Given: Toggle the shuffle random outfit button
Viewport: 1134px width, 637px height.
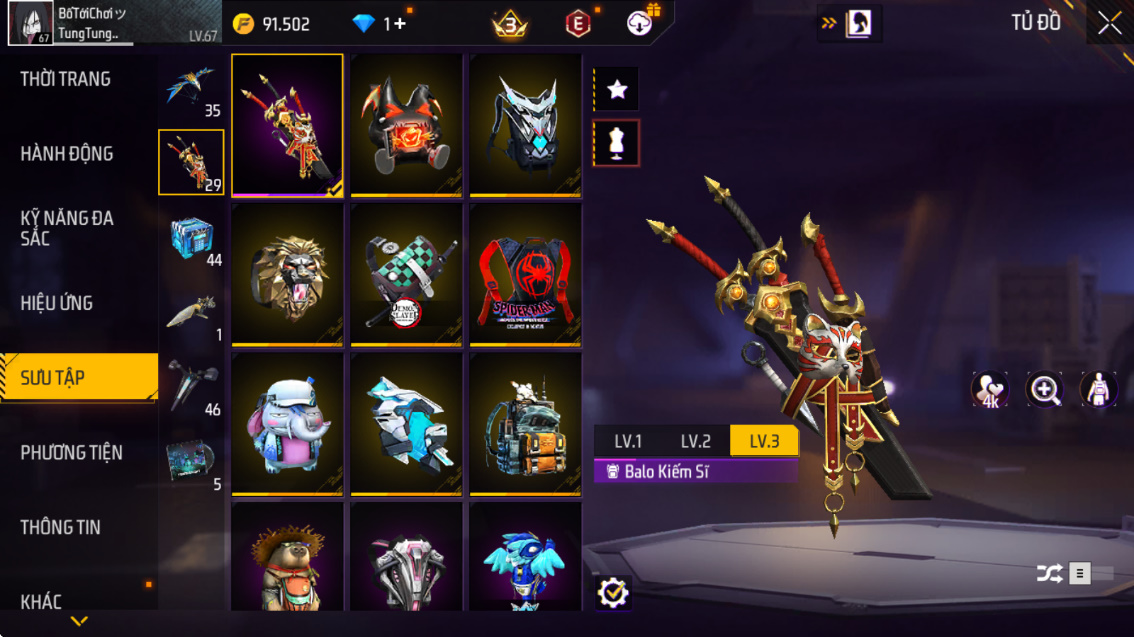Looking at the screenshot, I should point(1049,573).
